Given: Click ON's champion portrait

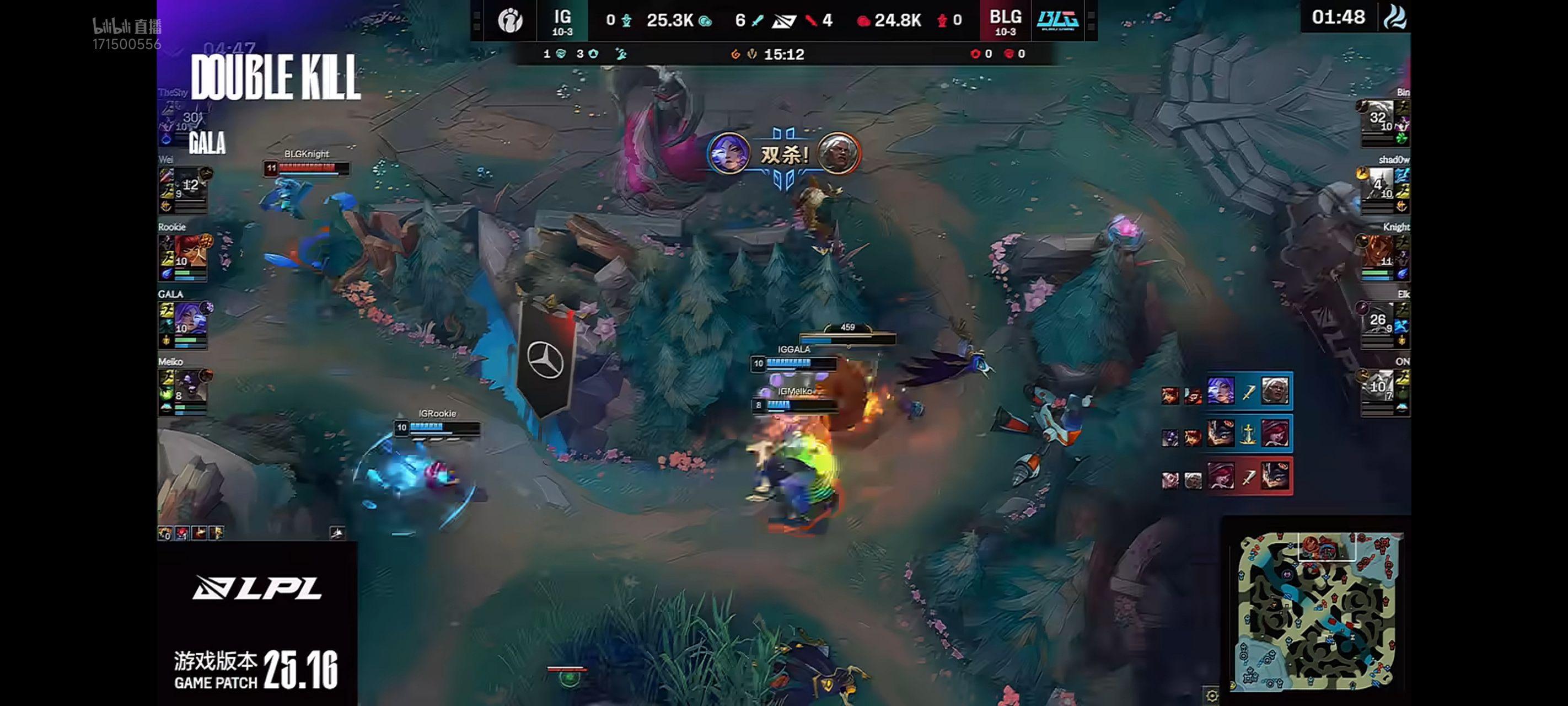Looking at the screenshot, I should 1377,386.
